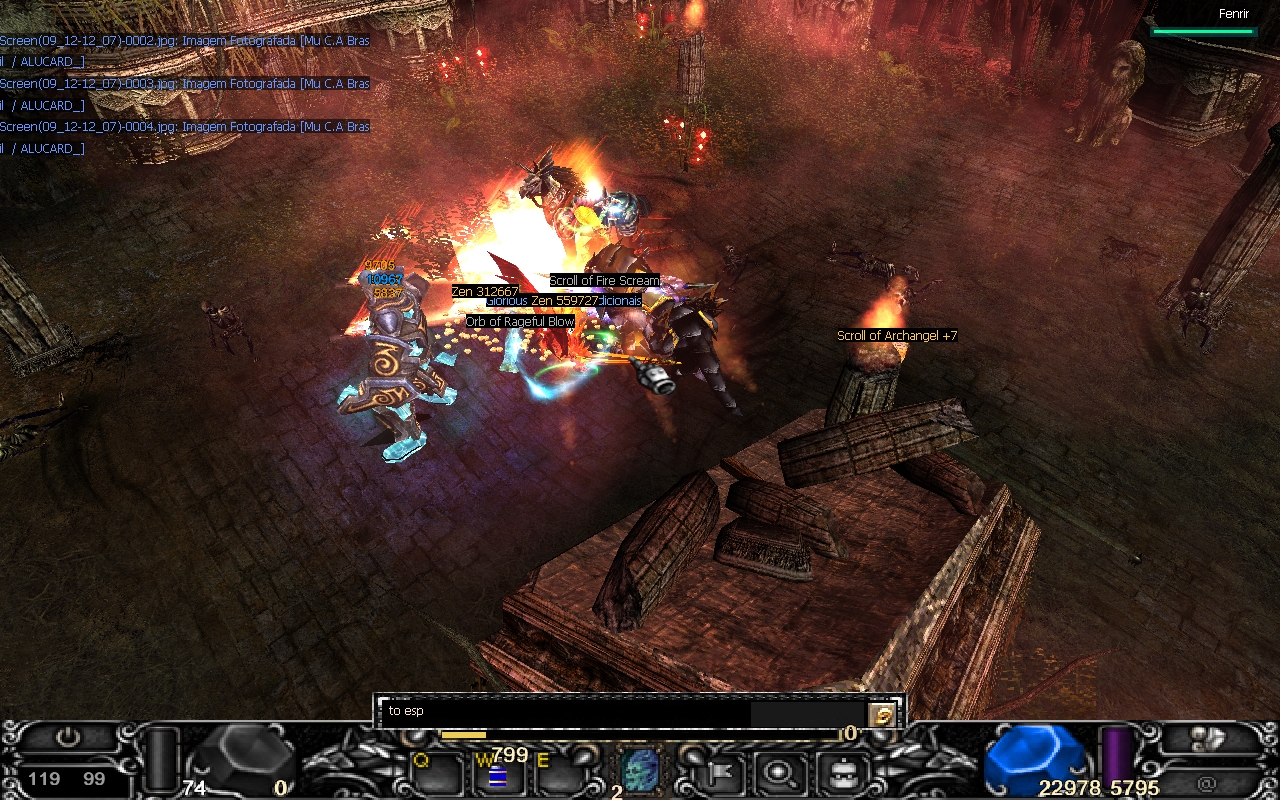
Task: Click the power button in the HUD
Action: (x=68, y=739)
